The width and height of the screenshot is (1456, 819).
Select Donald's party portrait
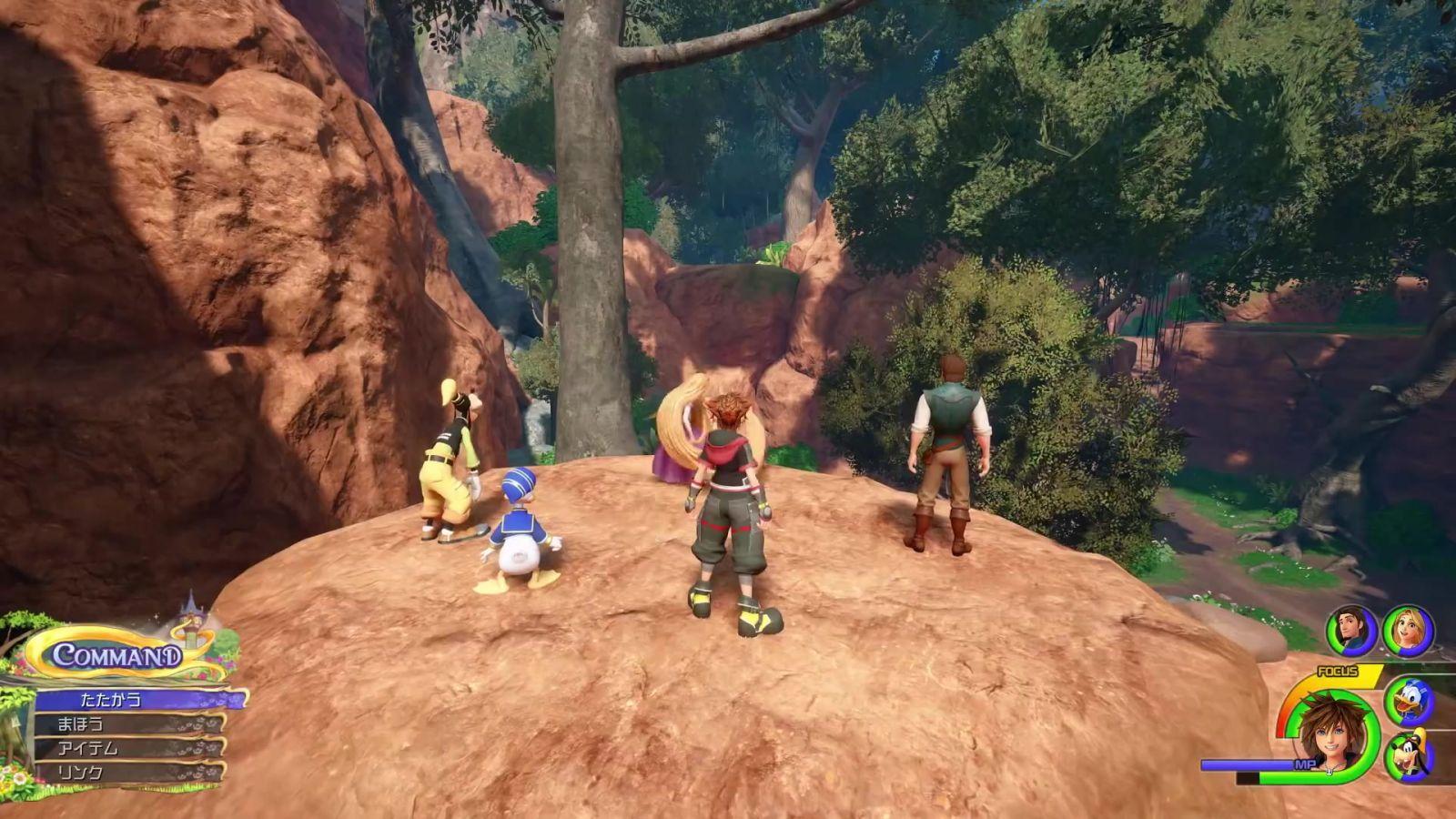tap(1409, 702)
